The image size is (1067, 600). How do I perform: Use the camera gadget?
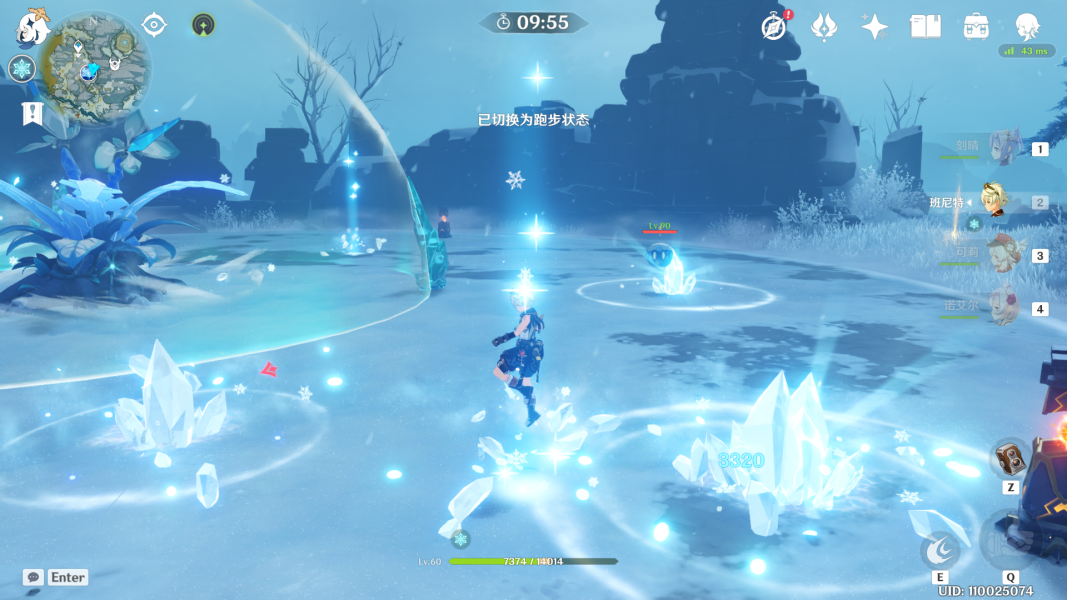(1010, 459)
